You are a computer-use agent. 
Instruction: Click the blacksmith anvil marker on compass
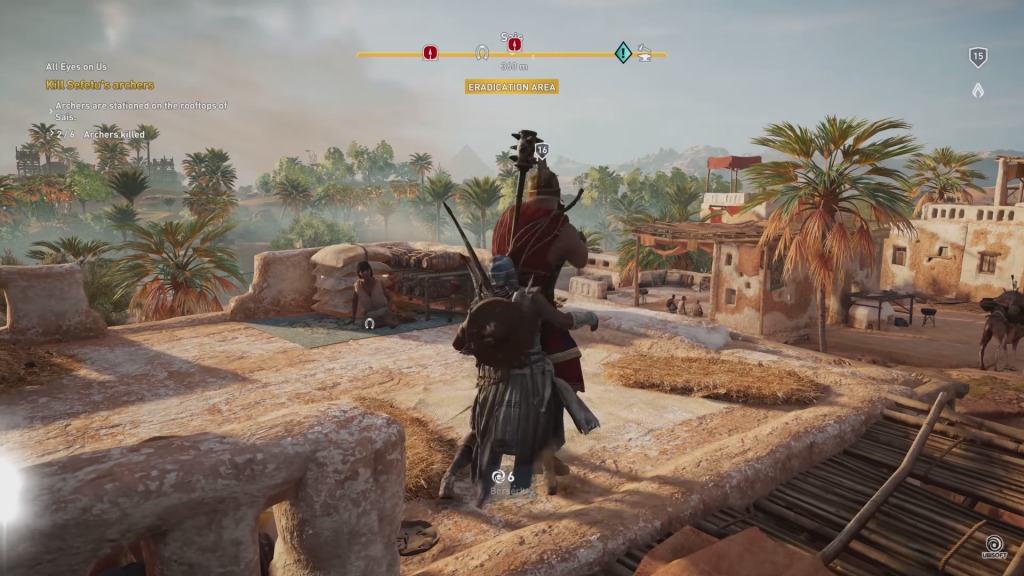point(645,52)
